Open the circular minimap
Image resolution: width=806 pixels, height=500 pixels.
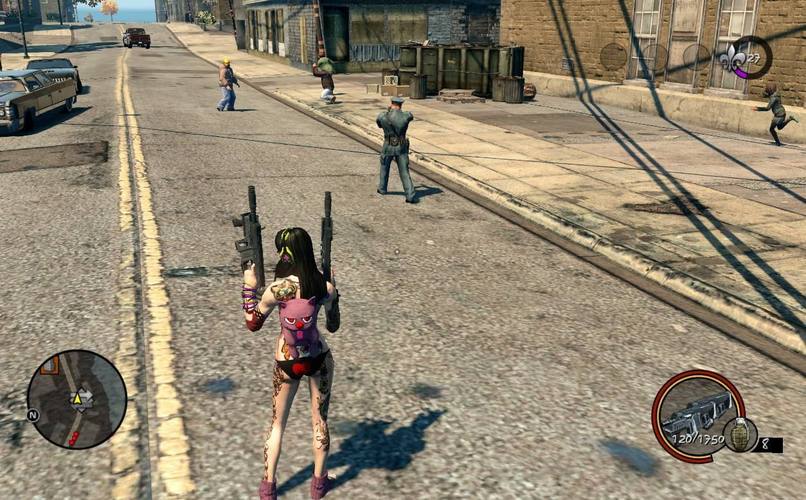[x=77, y=399]
